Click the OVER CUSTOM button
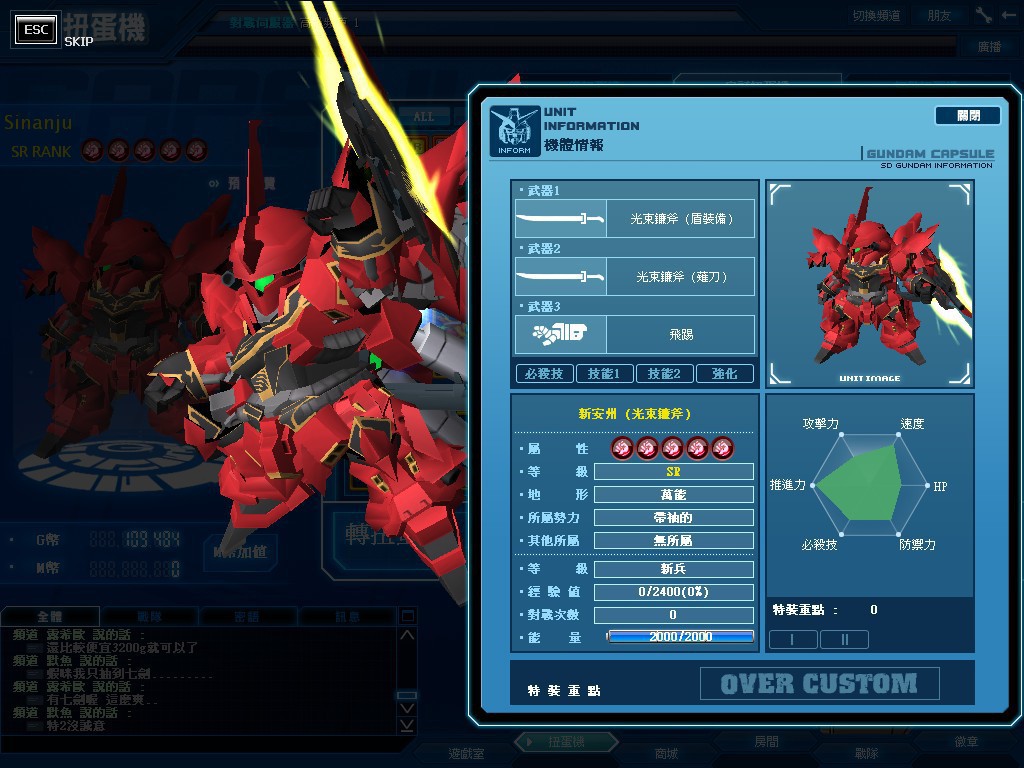 (x=819, y=684)
